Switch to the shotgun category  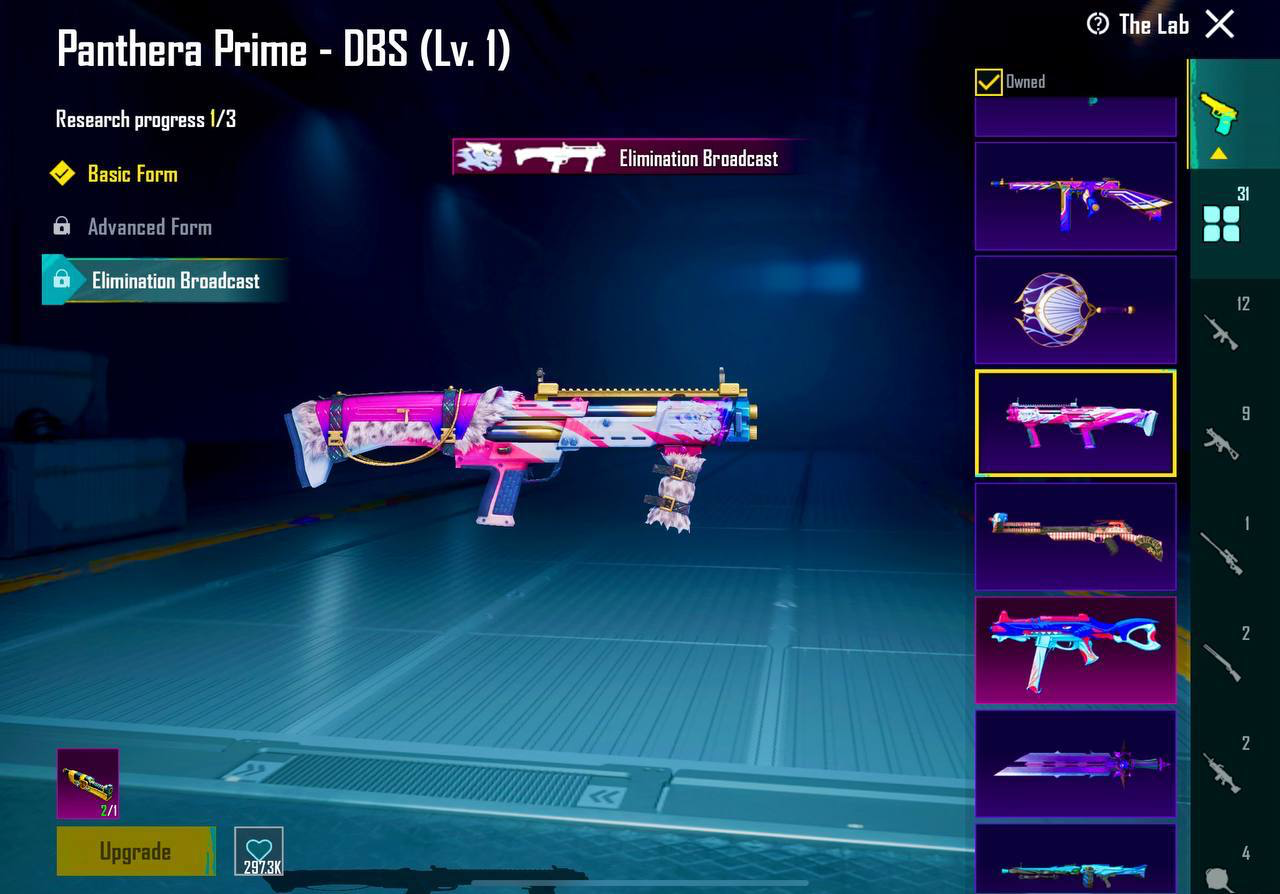click(1221, 662)
